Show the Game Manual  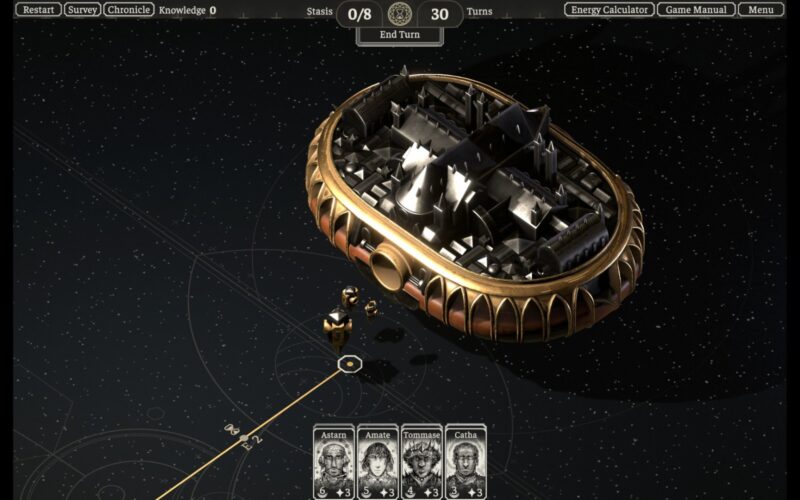click(x=696, y=10)
